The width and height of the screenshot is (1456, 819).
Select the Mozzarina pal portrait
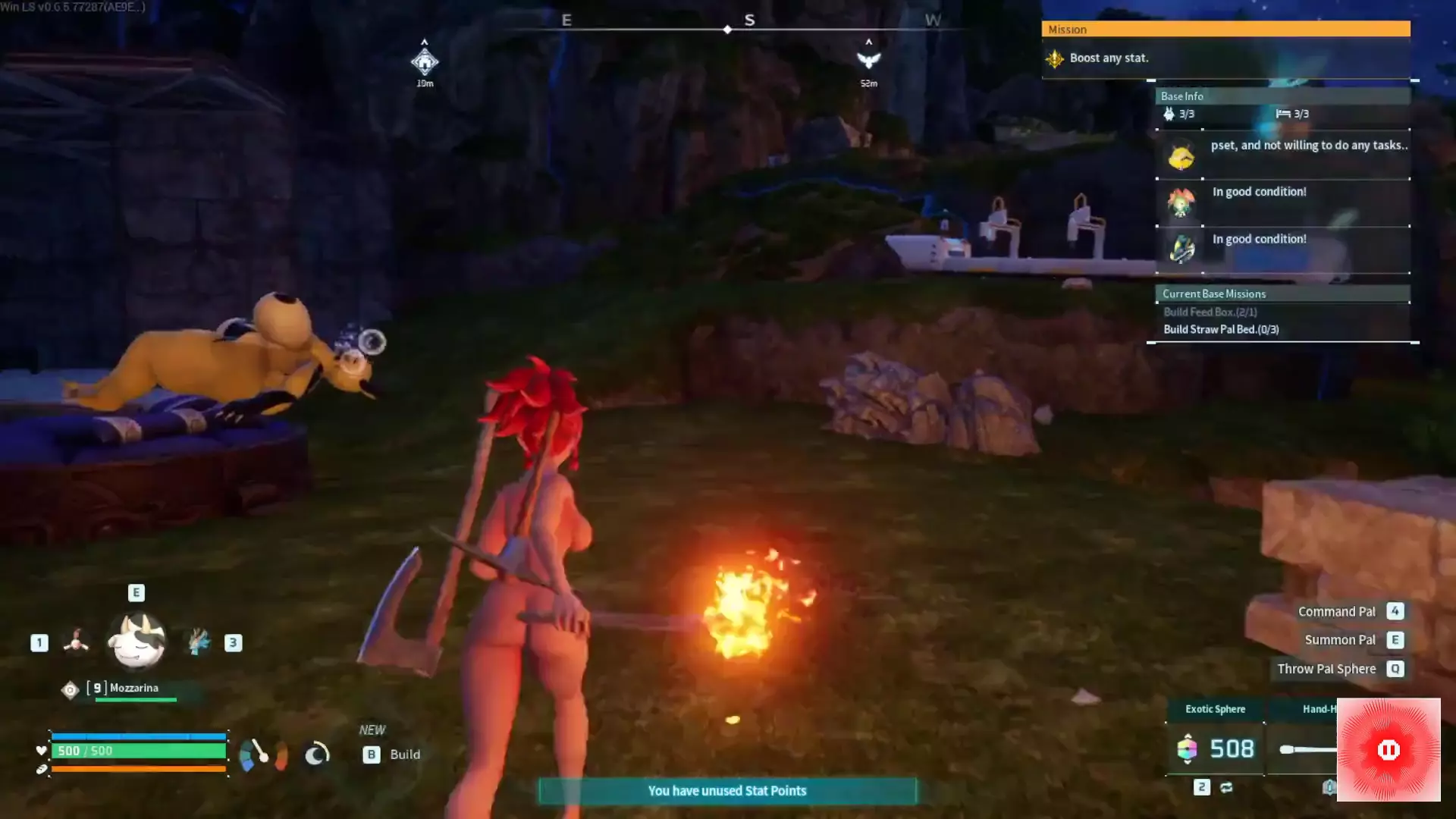point(136,642)
